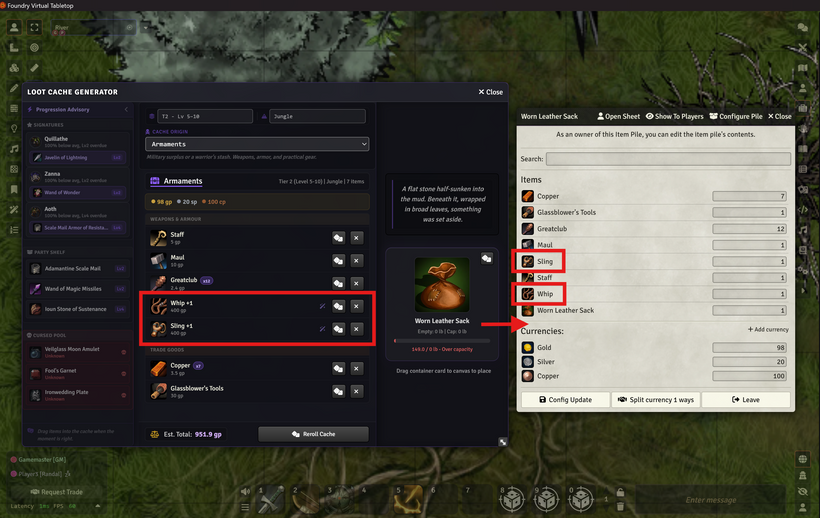Reroll the loot cache
The image size is (820, 518).
tap(313, 434)
